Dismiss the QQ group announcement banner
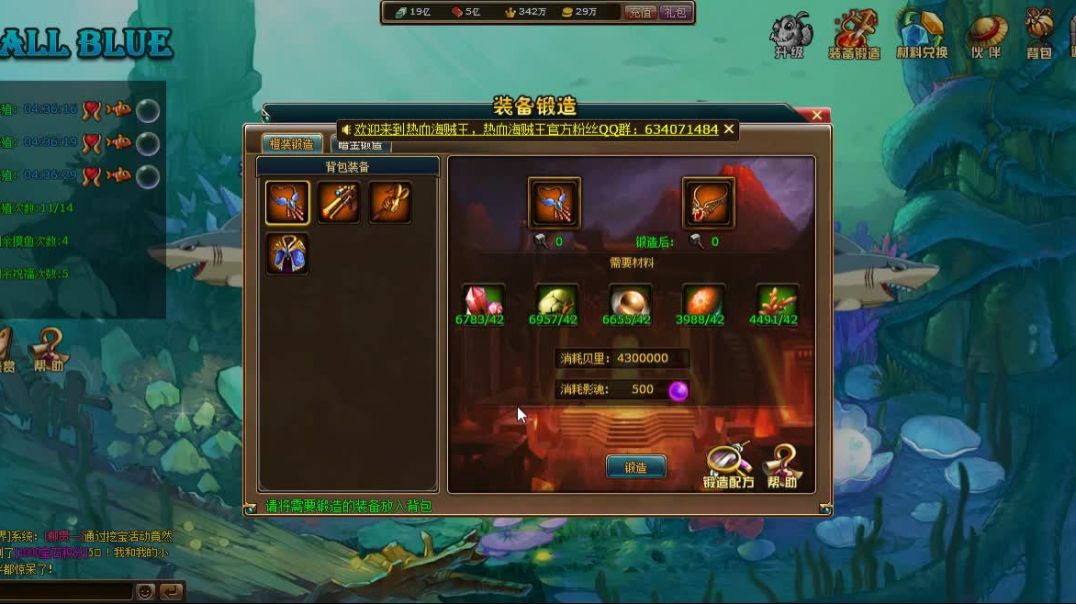 (729, 129)
